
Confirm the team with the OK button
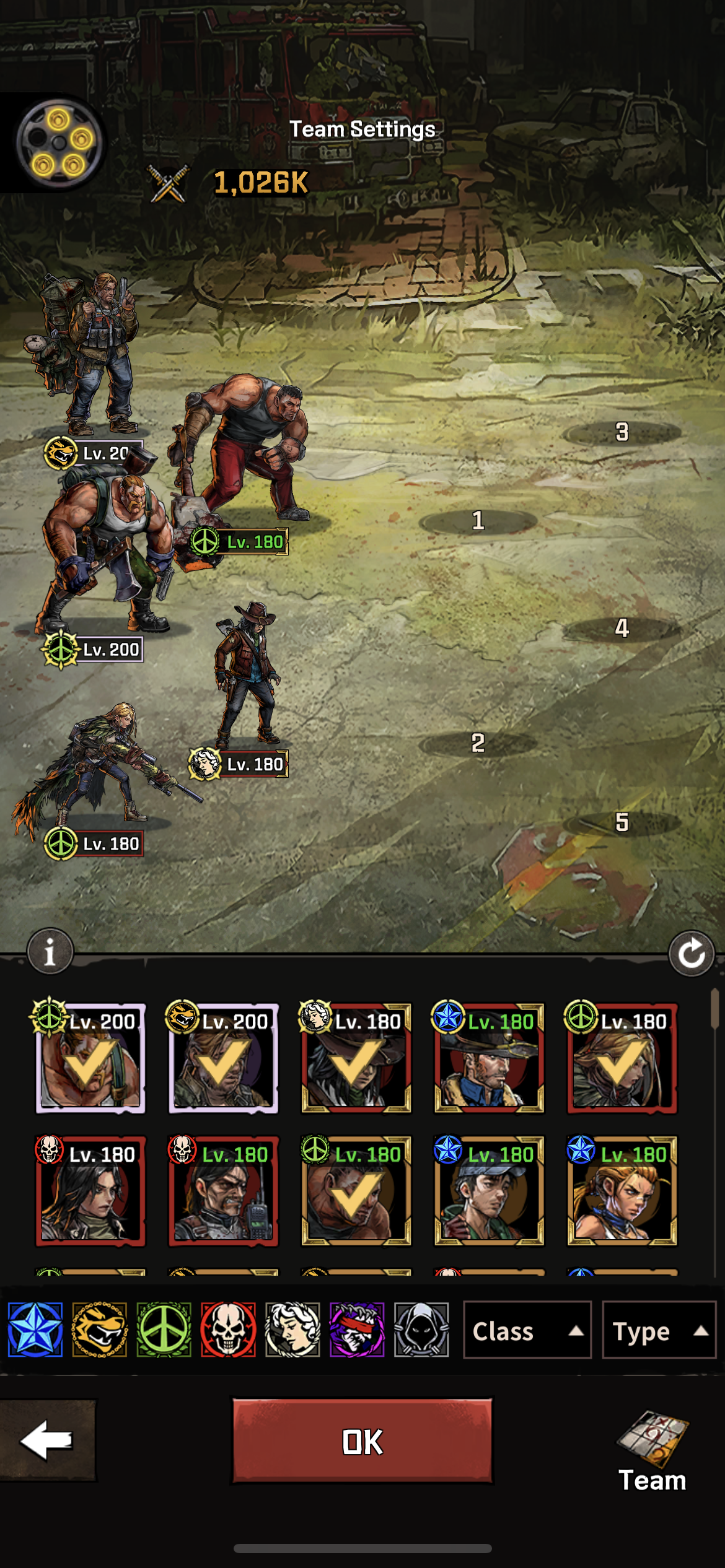click(362, 1441)
